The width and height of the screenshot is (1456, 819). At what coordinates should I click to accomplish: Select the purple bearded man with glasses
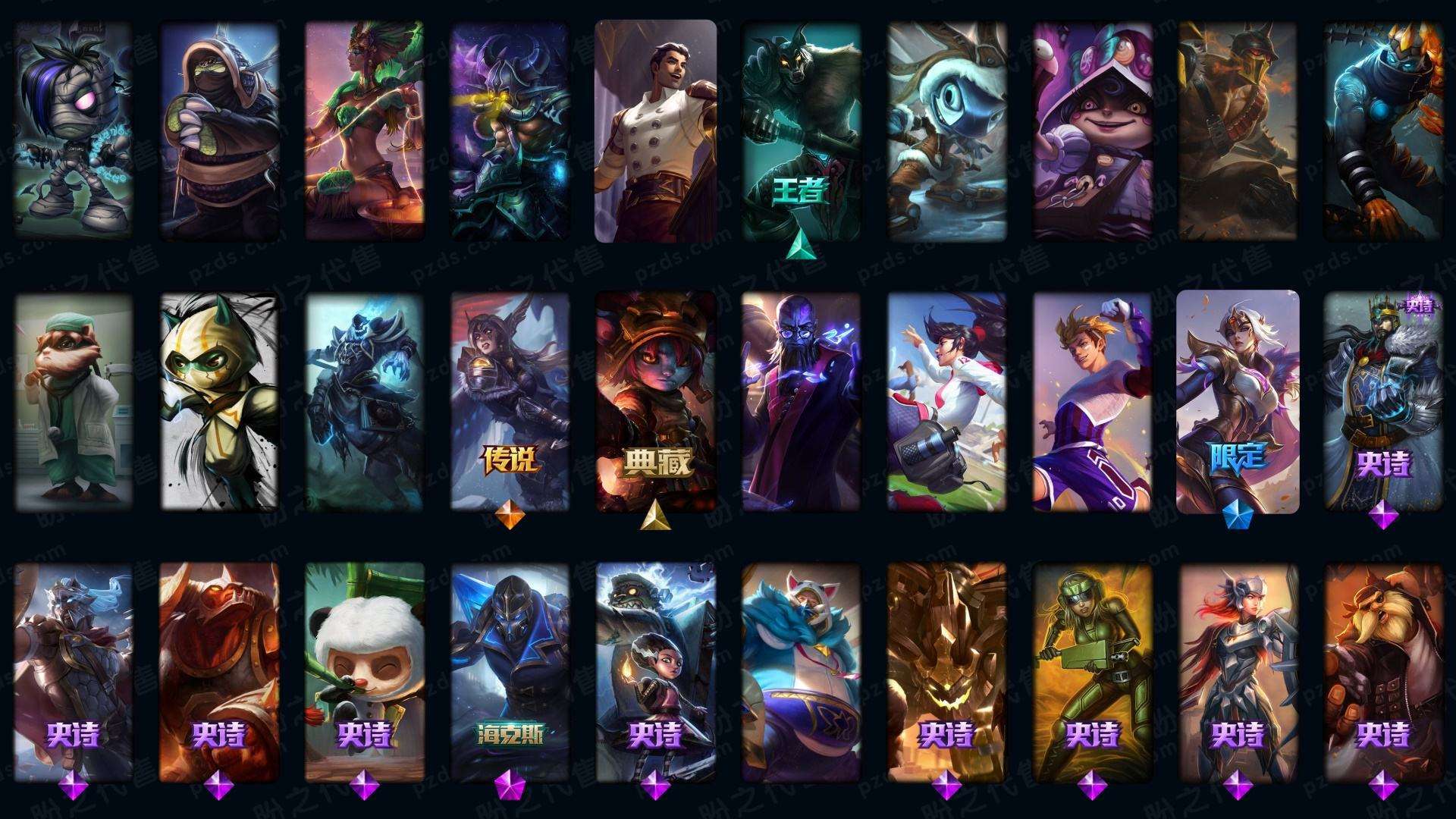(x=801, y=402)
